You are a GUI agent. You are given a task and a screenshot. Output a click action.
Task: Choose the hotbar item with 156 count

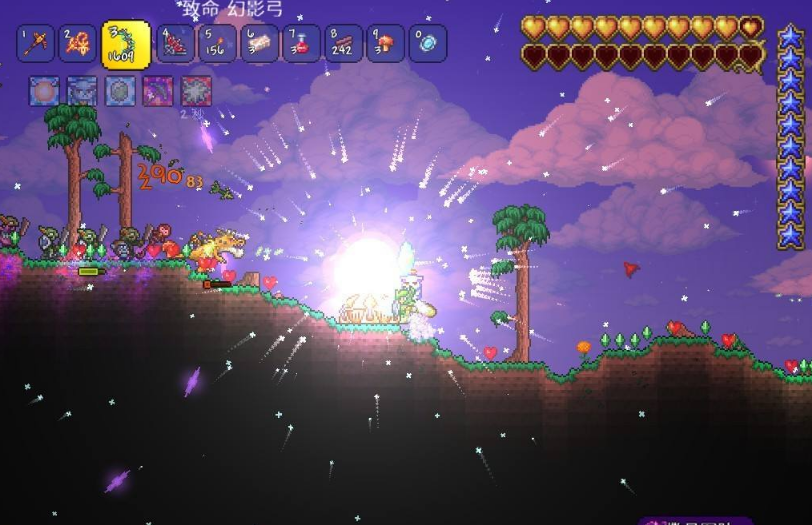click(218, 43)
